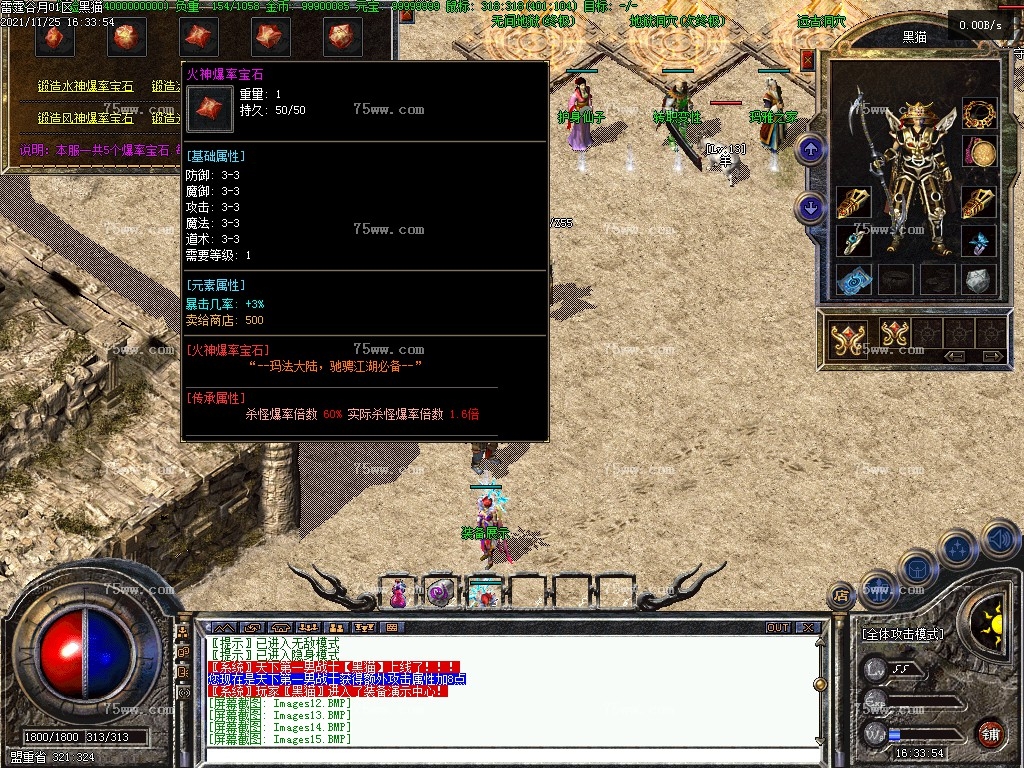Viewport: 1024px width, 768px height.
Task: Click the blue up-arrow button beside equipment panel
Action: (x=810, y=150)
